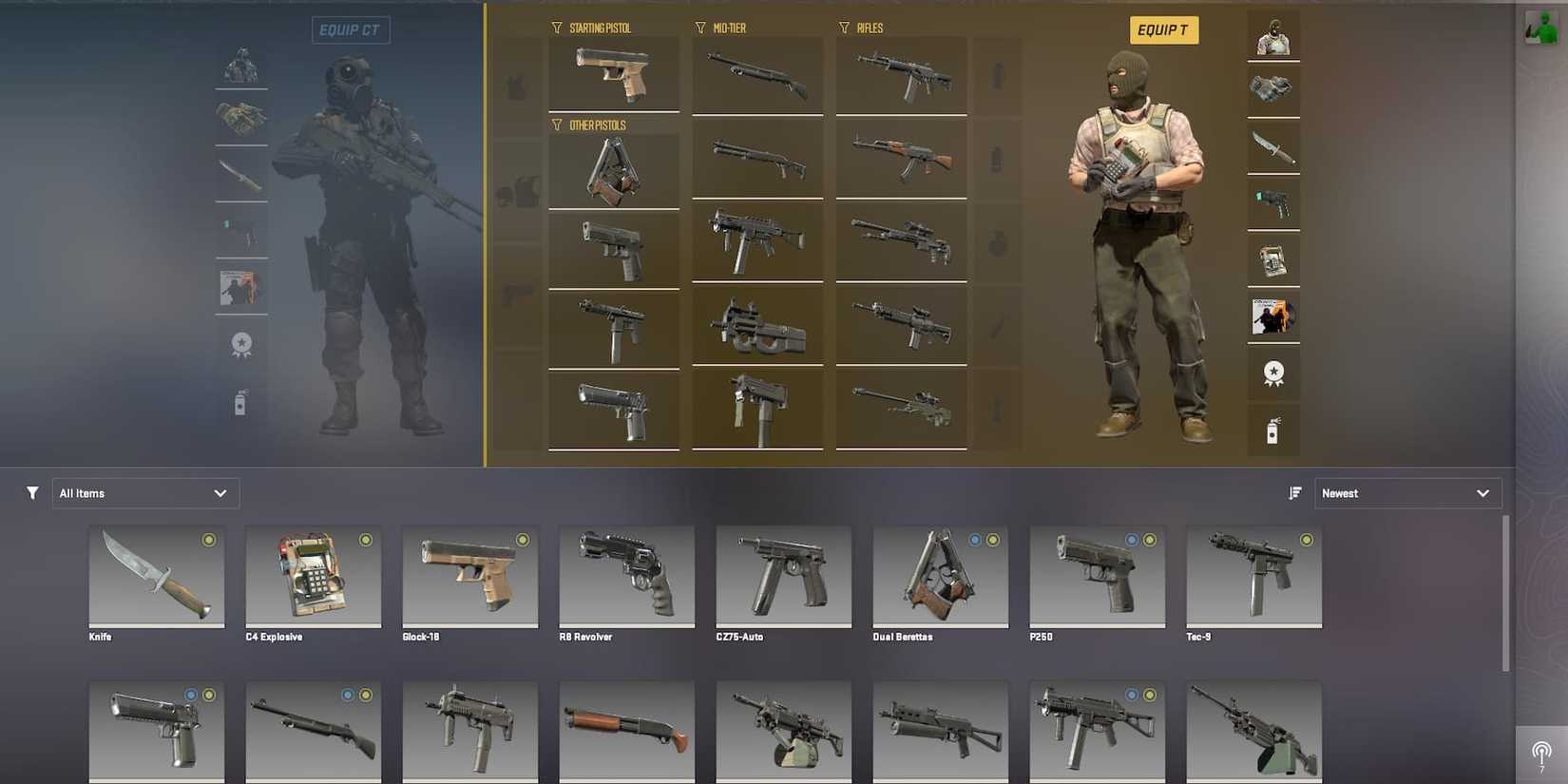The image size is (1568, 784).
Task: Switch to the EQUIP CT loadout
Action: point(351,29)
